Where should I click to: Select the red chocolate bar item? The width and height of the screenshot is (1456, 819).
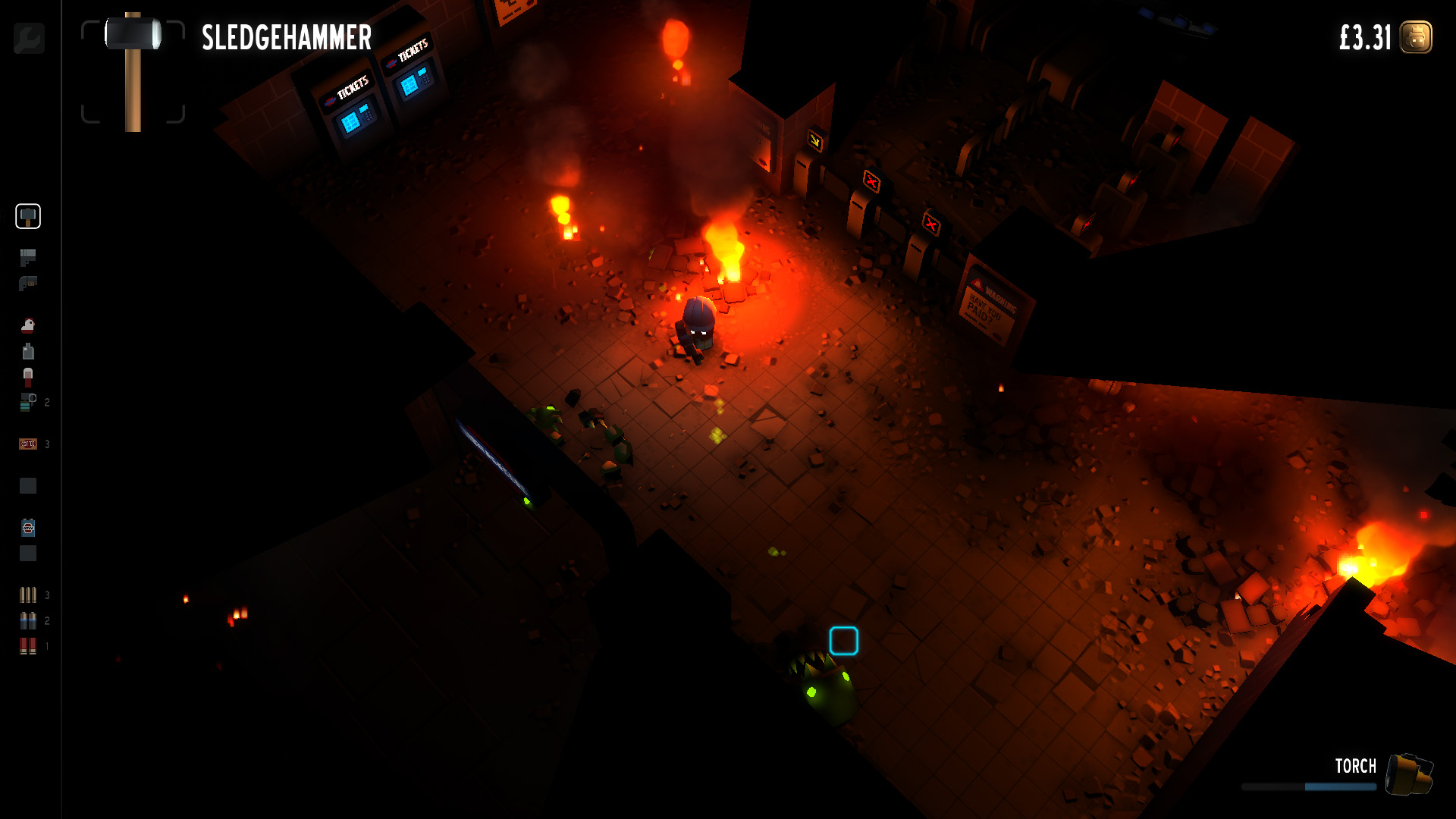[x=28, y=444]
